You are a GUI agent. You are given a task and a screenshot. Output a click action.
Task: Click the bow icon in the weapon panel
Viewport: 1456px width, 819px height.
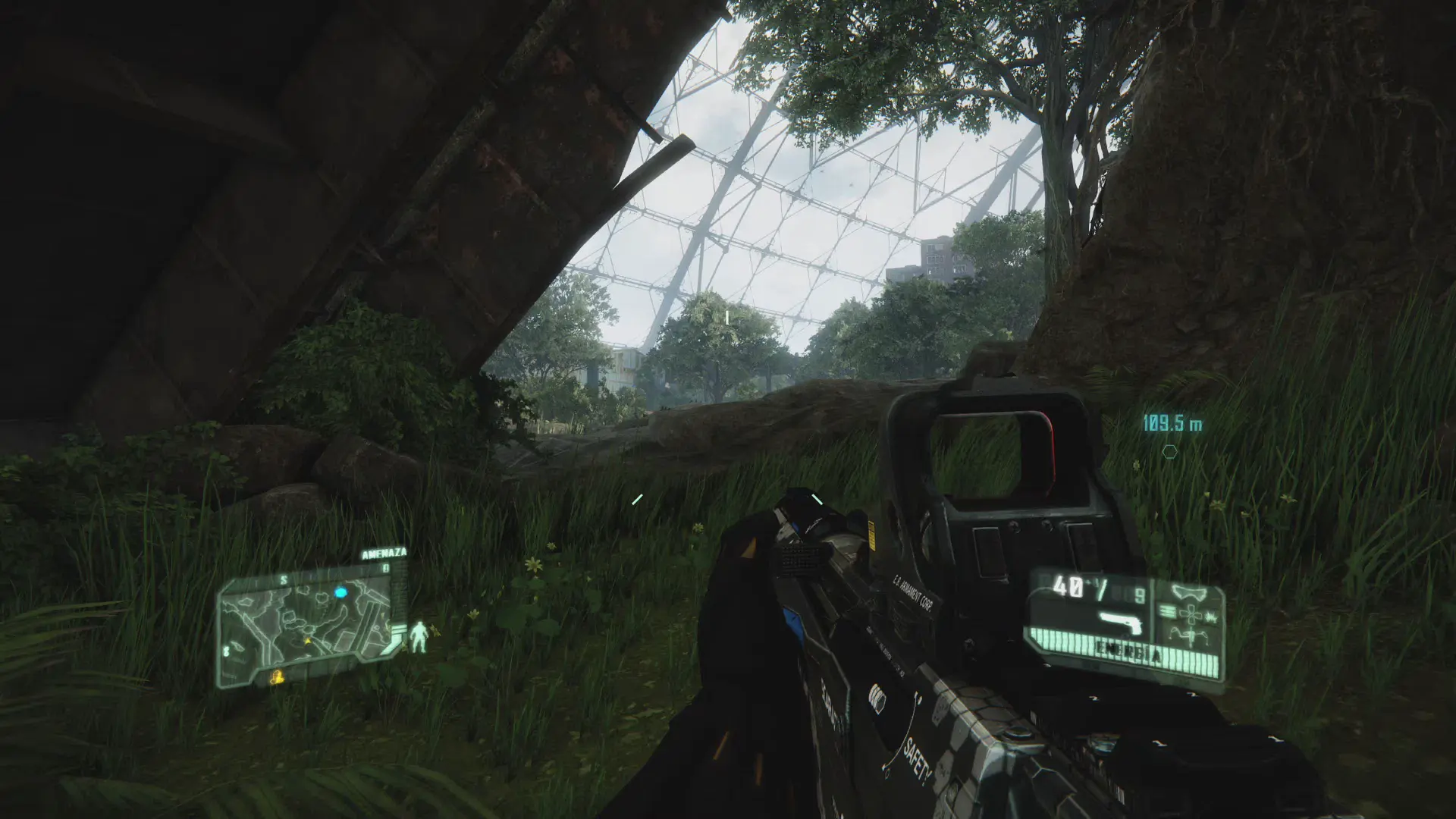(1188, 591)
